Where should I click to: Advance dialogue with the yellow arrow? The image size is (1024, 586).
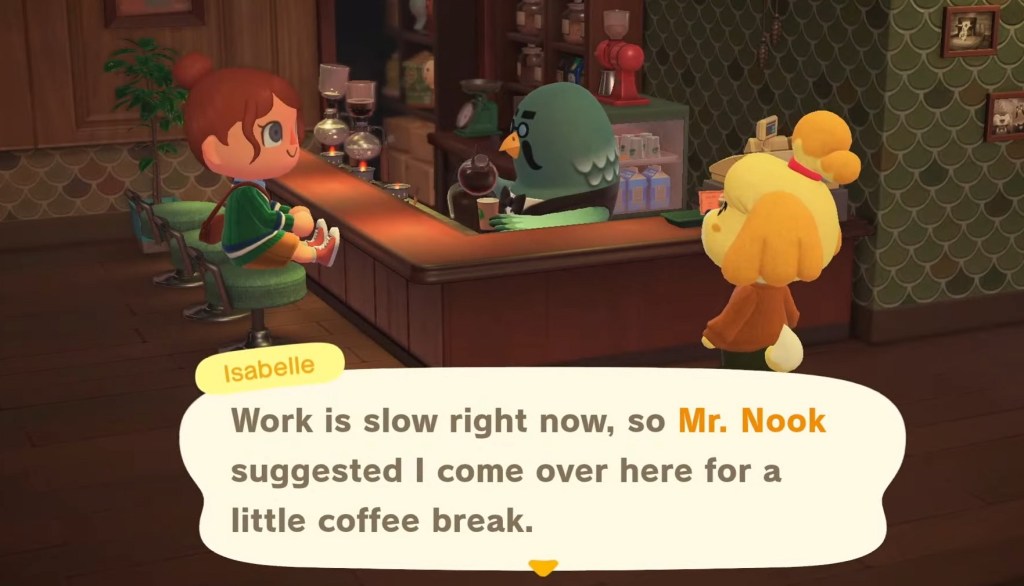click(x=542, y=568)
